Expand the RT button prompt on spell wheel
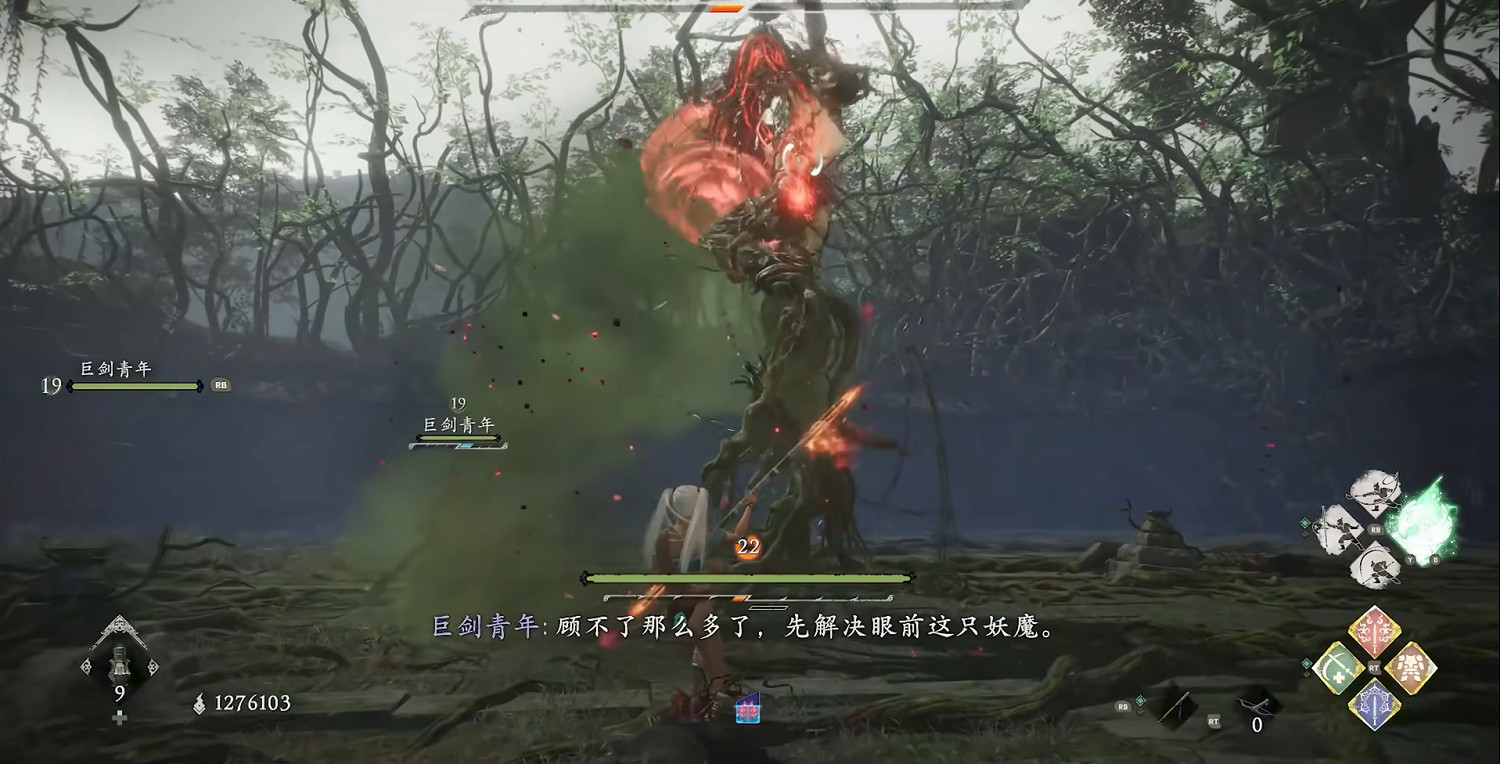This screenshot has height=764, width=1500. tap(1373, 667)
